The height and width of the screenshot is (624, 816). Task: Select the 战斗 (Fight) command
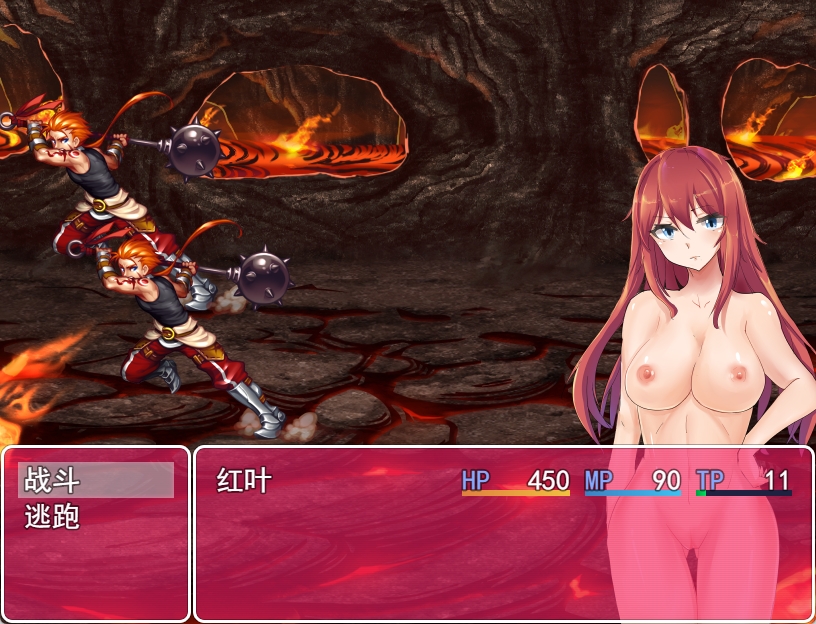click(x=96, y=481)
